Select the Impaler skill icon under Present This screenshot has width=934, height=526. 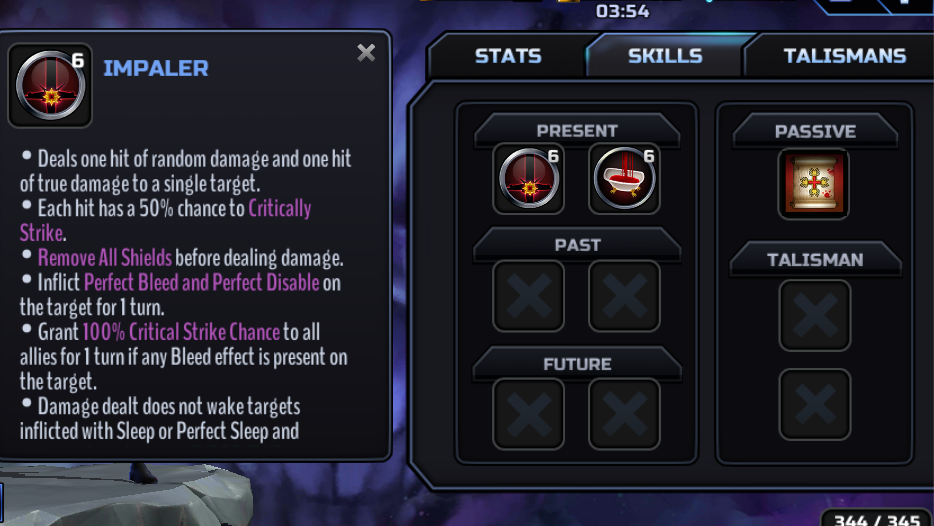(529, 180)
